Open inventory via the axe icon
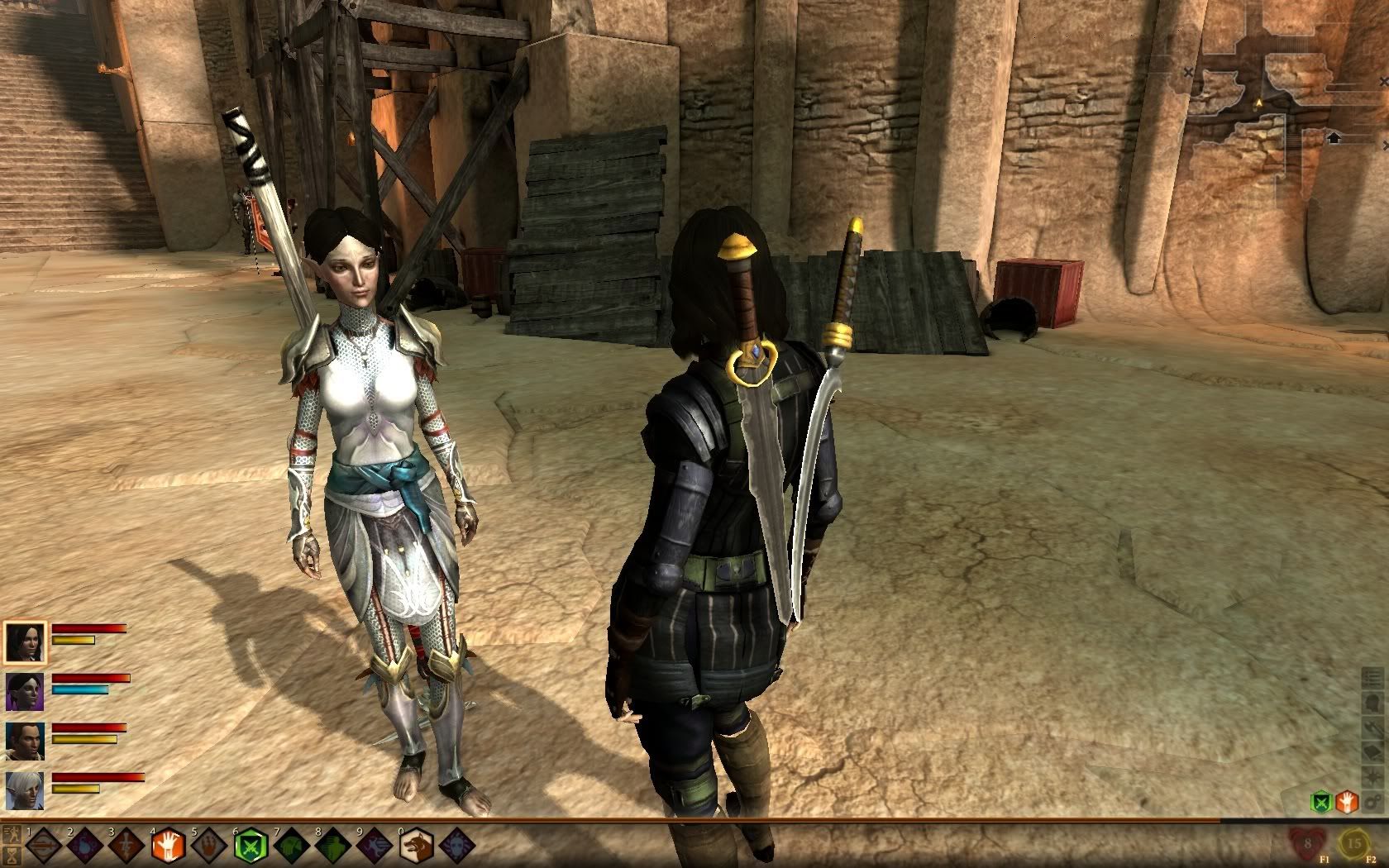This screenshot has height=868, width=1389. (1372, 727)
